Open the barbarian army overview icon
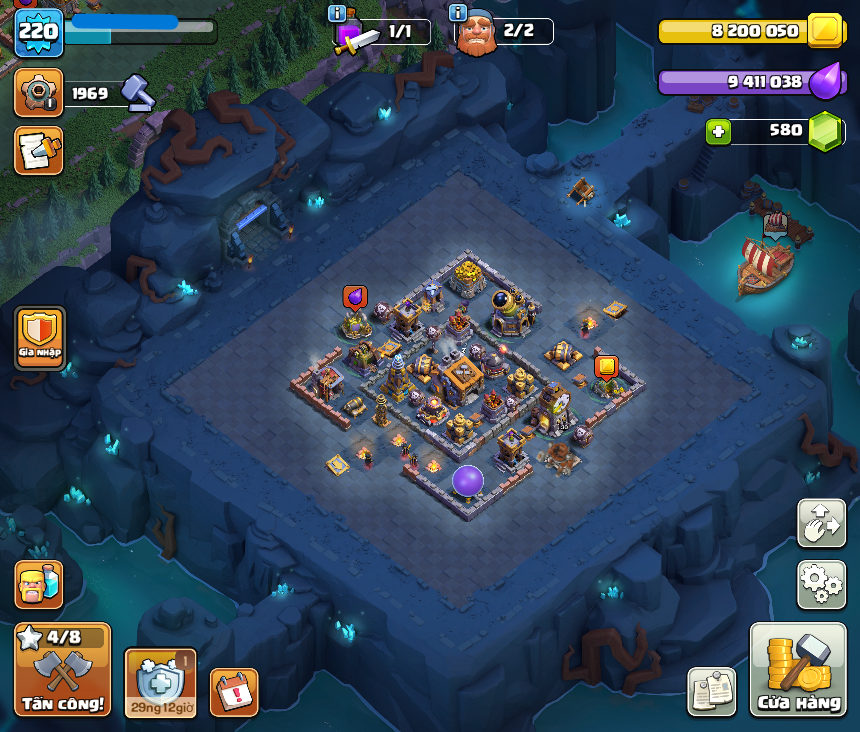Image resolution: width=860 pixels, height=732 pixels. [39, 584]
